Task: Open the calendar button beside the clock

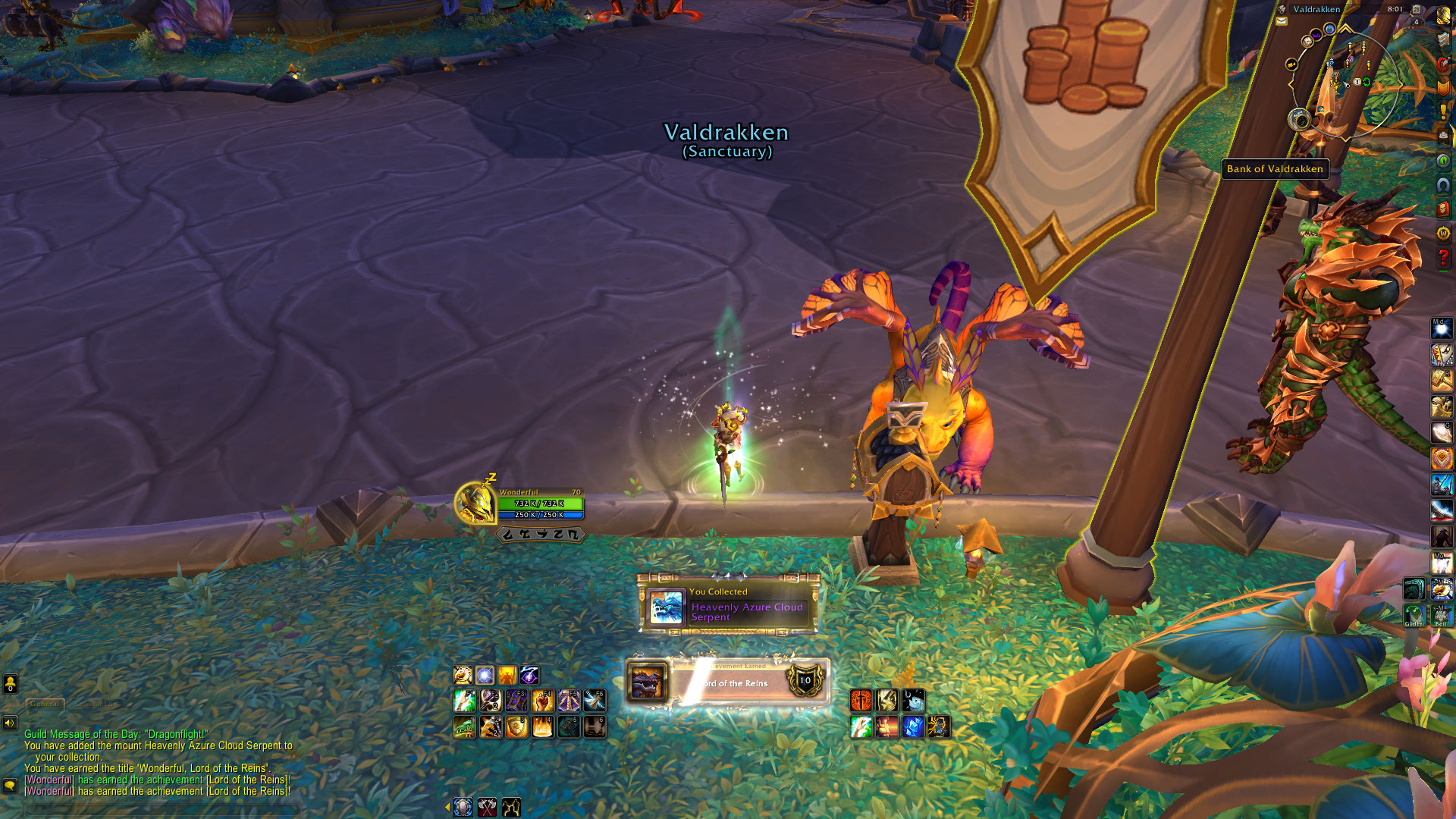Action: tap(1416, 10)
